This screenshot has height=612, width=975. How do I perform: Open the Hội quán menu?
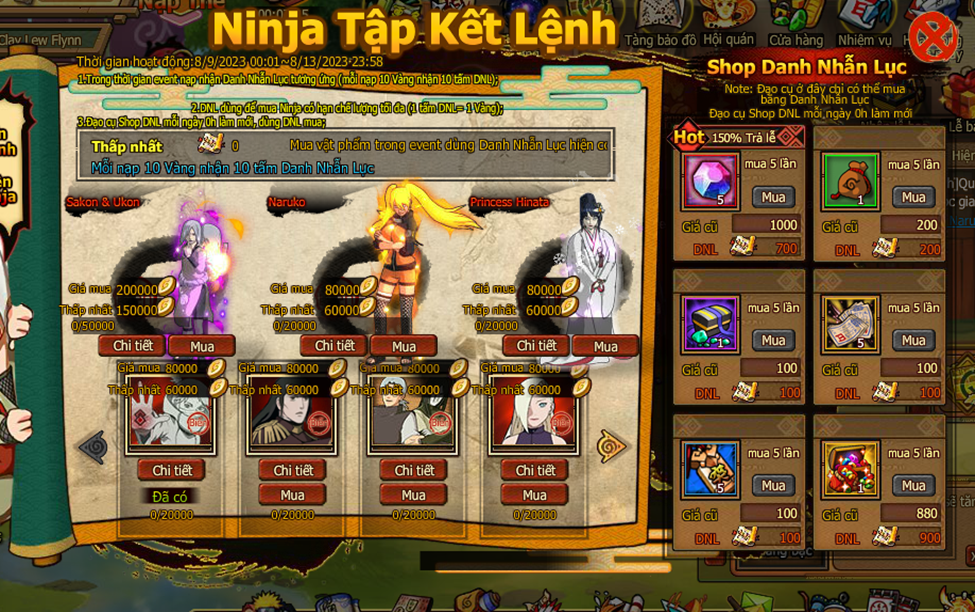728,27
